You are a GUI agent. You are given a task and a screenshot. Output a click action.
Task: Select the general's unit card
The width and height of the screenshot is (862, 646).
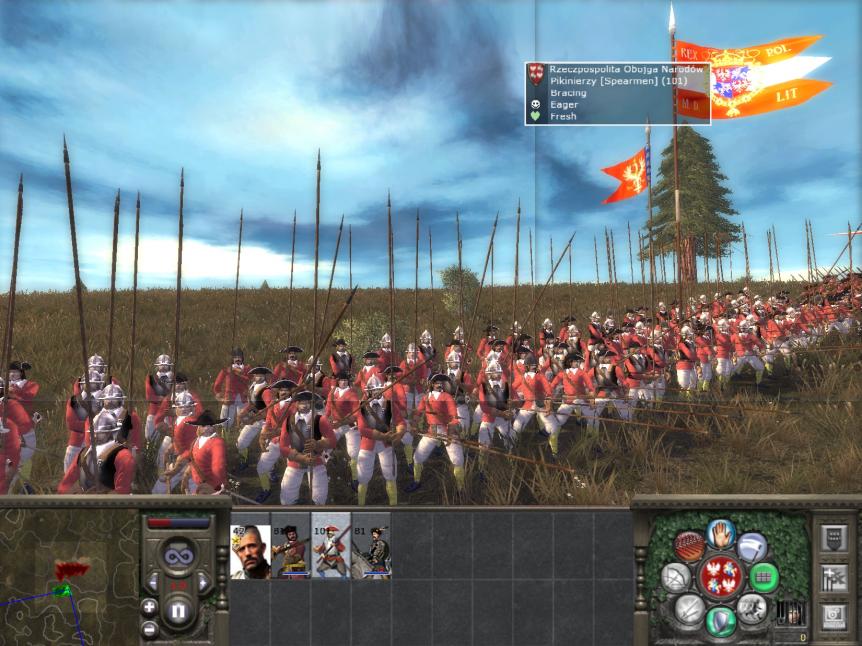[250, 553]
